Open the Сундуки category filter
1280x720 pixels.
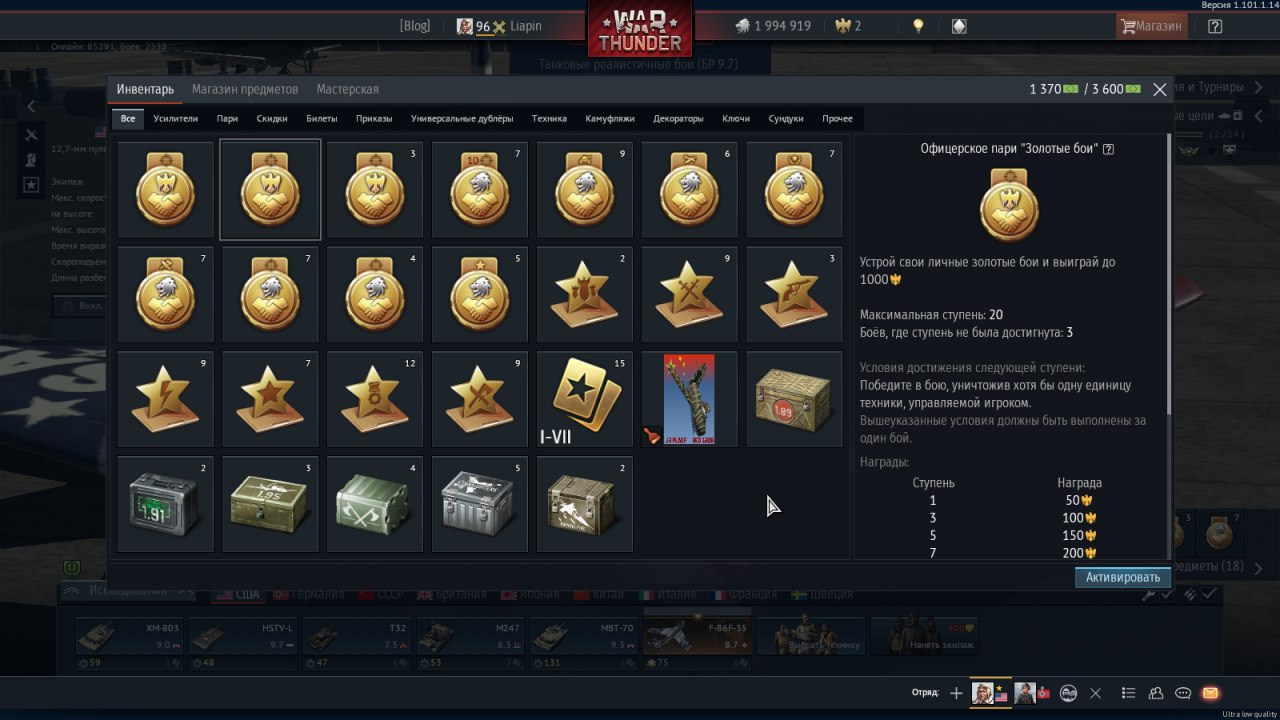pos(786,118)
